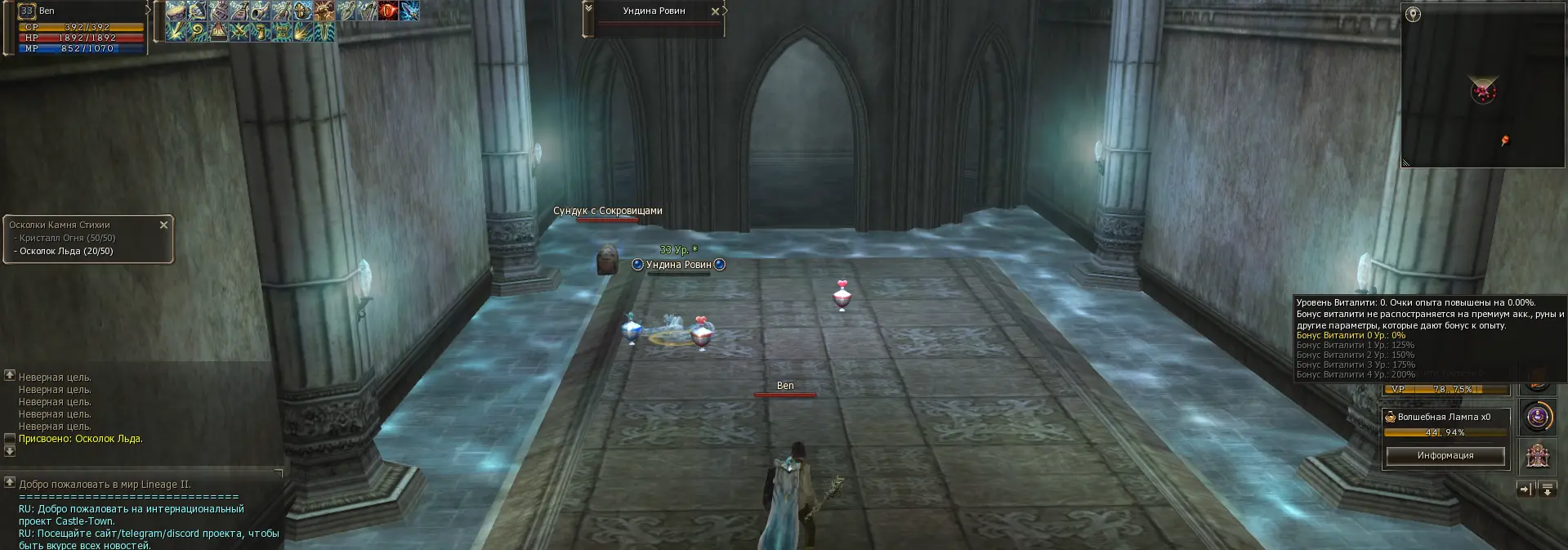Click the Информация button

tap(1445, 456)
